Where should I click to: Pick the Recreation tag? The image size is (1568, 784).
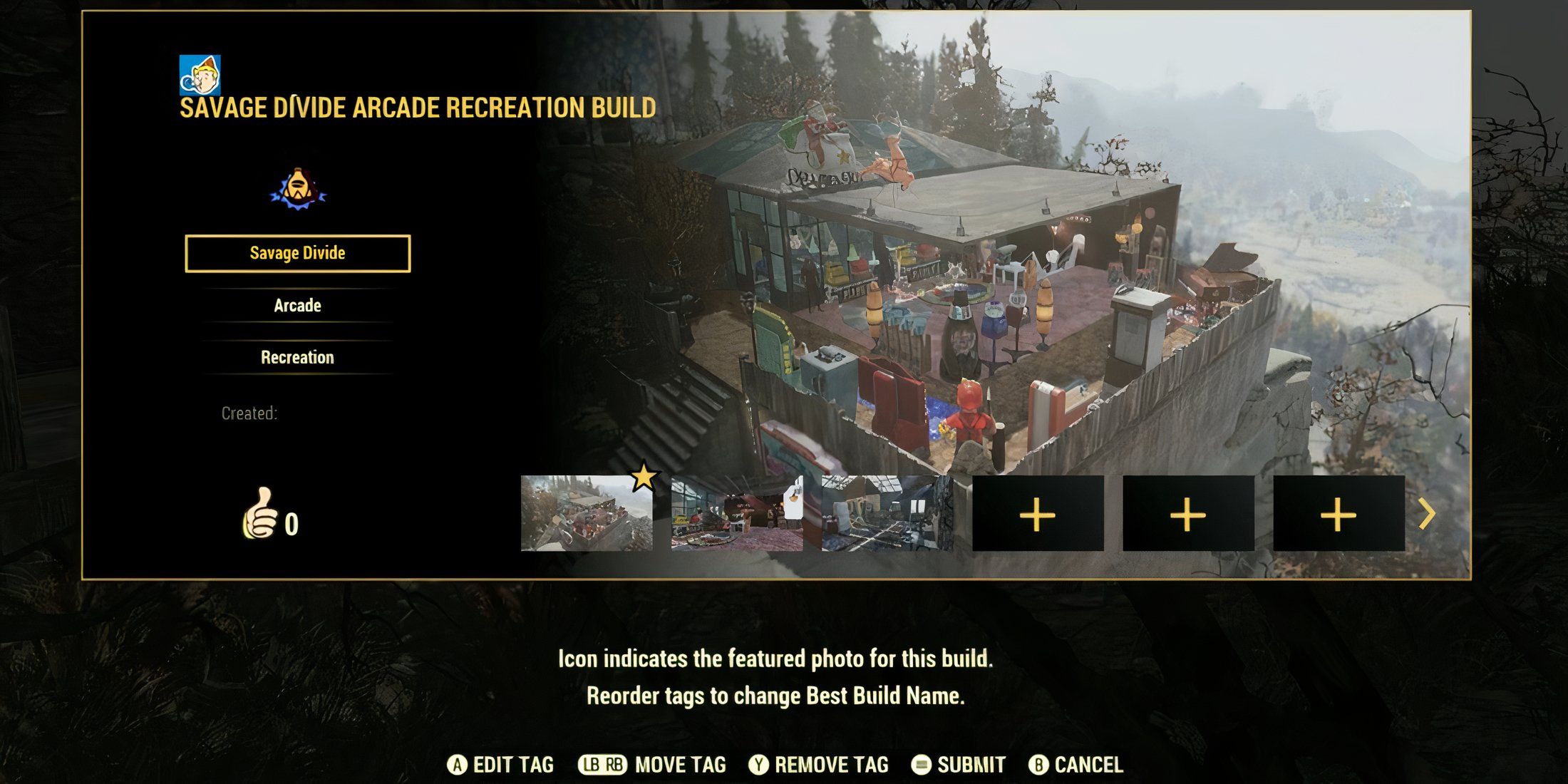[297, 357]
